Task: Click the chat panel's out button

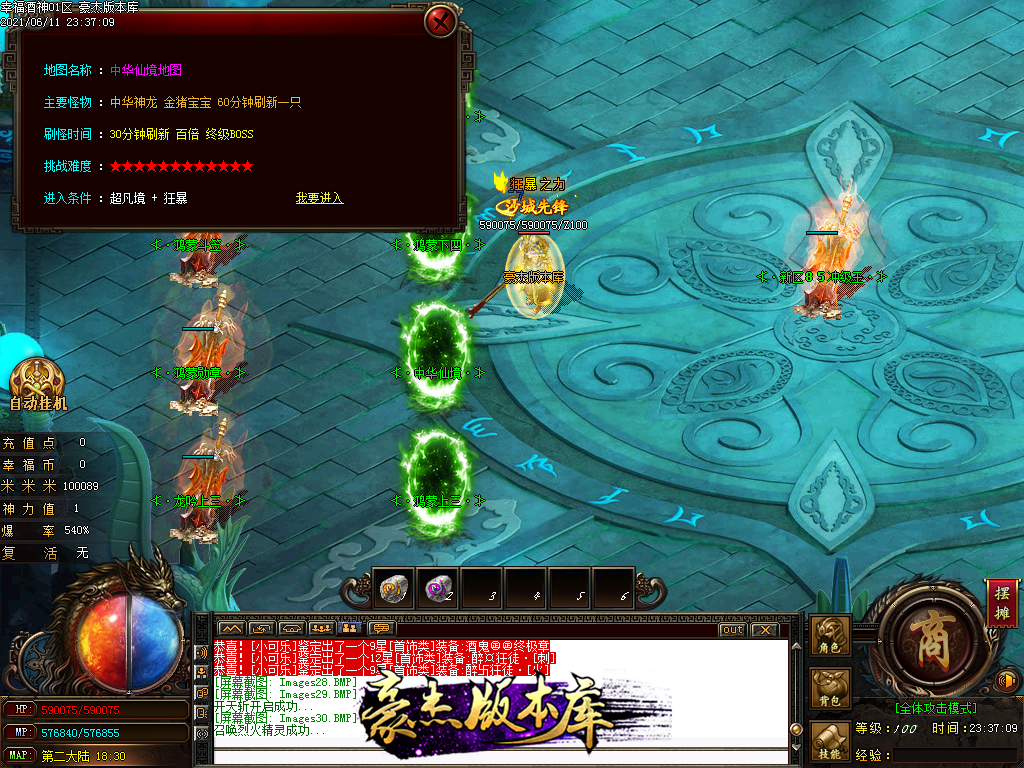Action: (x=732, y=629)
